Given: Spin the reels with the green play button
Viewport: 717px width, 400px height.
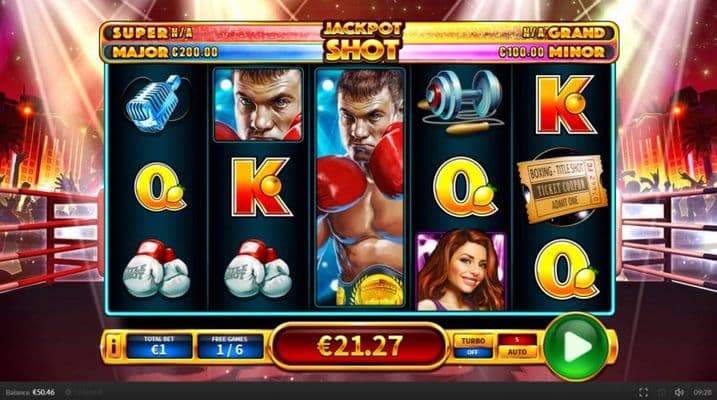Looking at the screenshot, I should coord(575,346).
